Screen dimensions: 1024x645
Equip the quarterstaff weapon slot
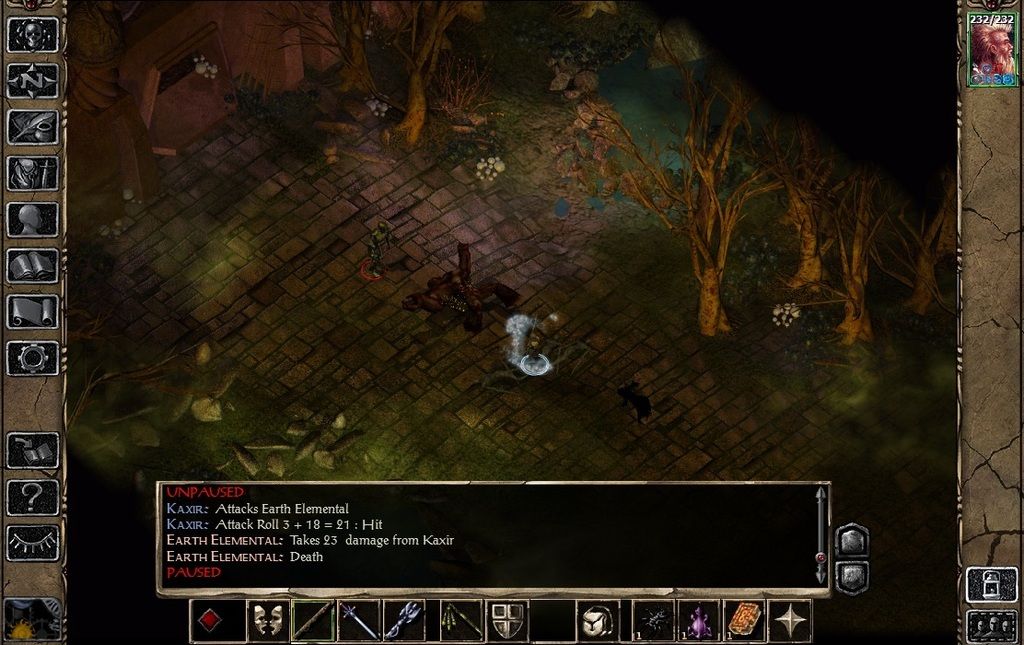313,621
